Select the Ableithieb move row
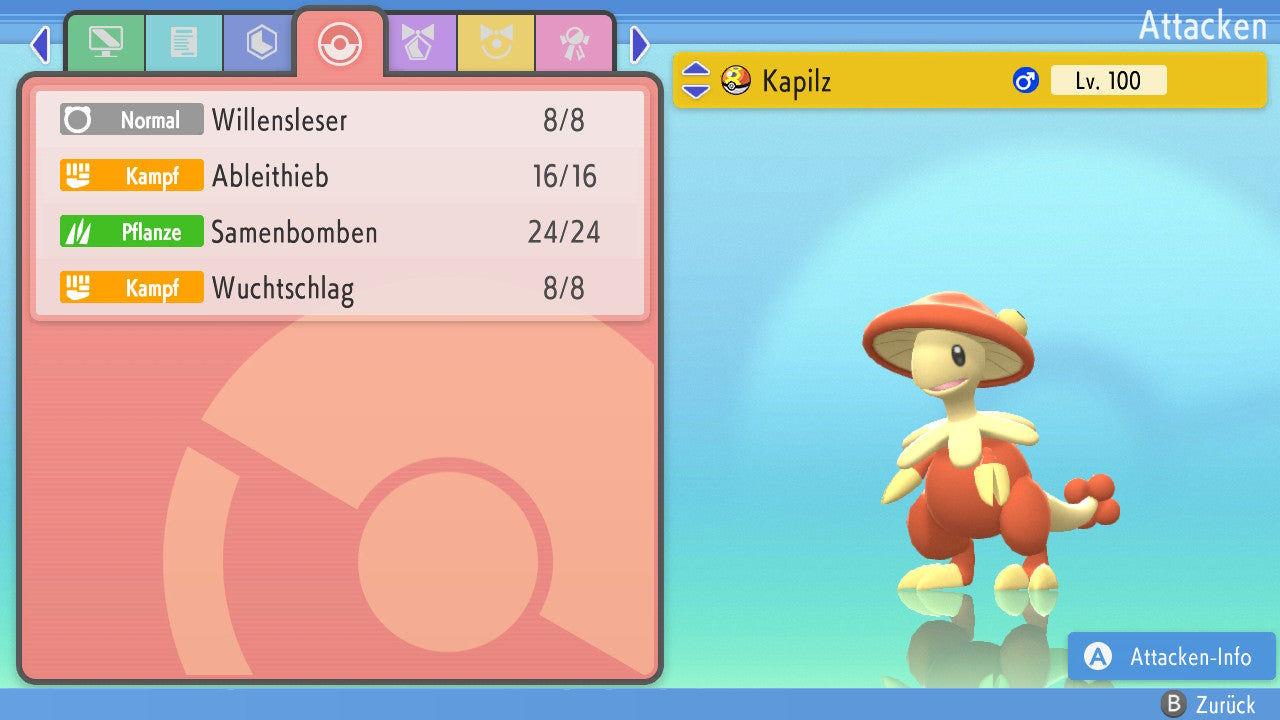The height and width of the screenshot is (720, 1280). pos(340,176)
